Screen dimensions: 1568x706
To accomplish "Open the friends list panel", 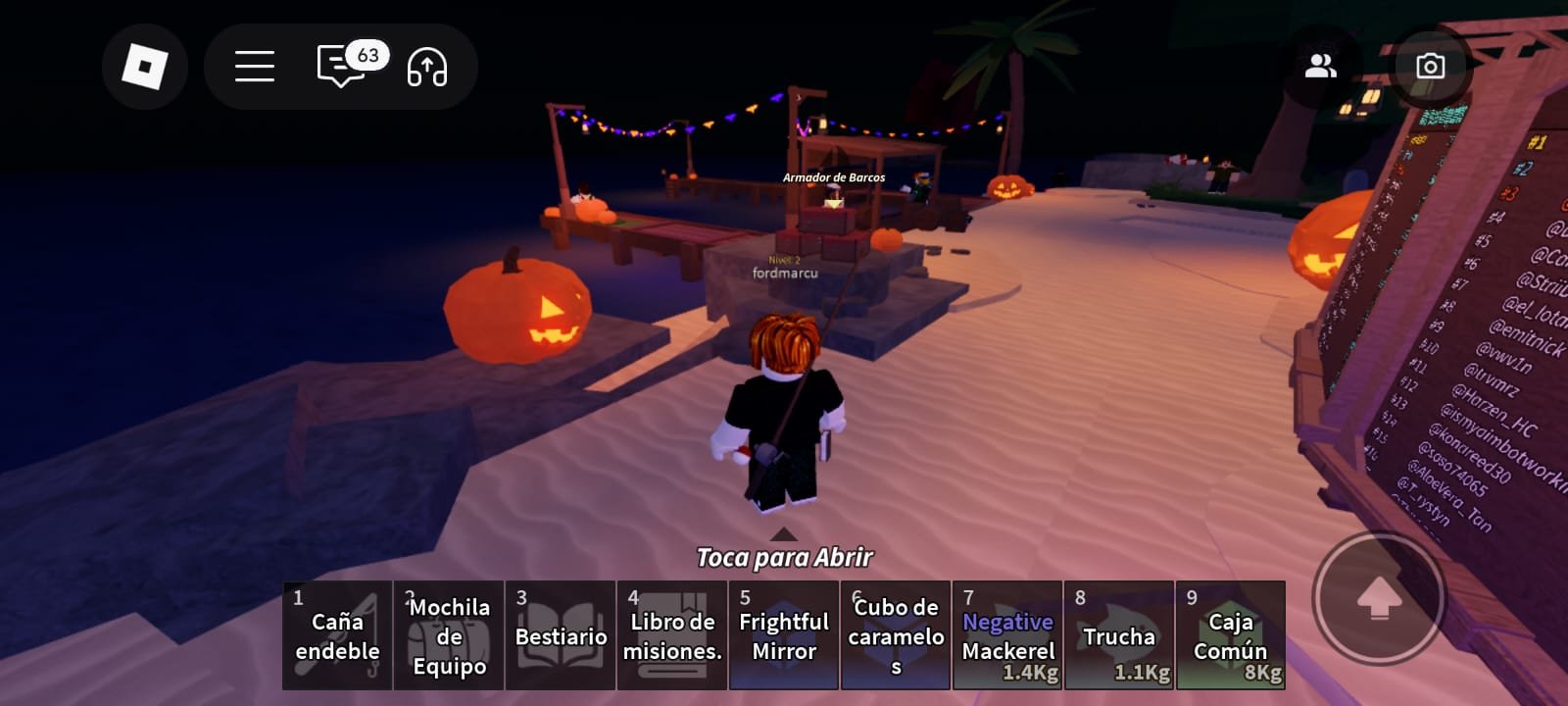I will (x=1322, y=67).
